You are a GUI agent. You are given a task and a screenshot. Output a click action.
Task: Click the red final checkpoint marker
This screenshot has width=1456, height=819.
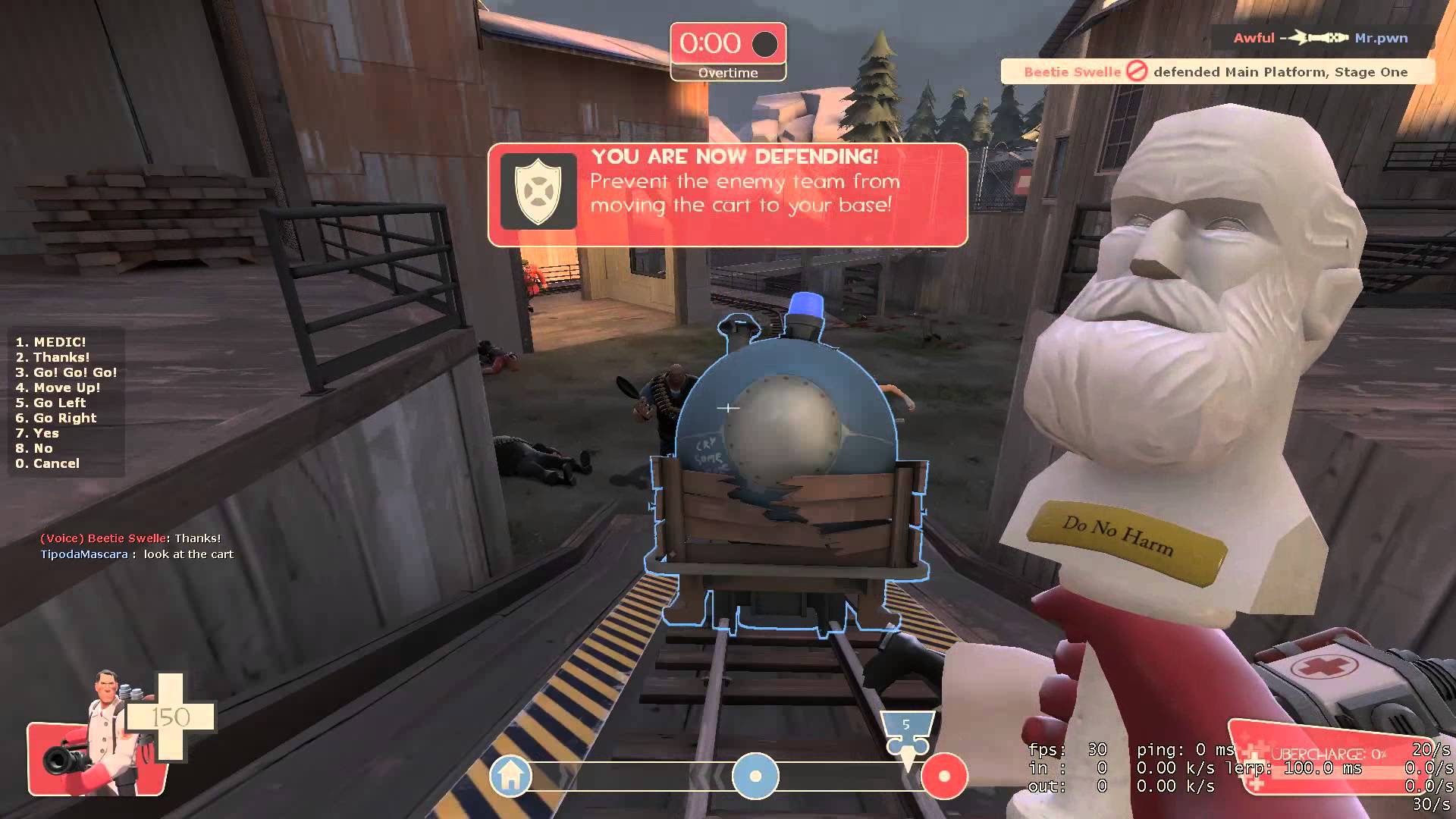tap(944, 776)
